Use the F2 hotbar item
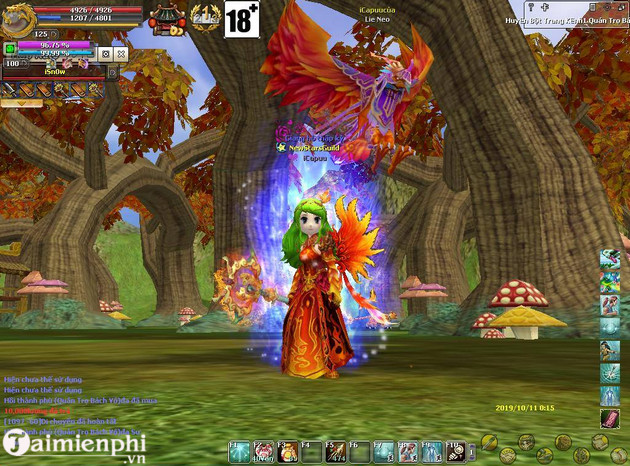Viewport: 630px width, 466px height. (x=264, y=452)
